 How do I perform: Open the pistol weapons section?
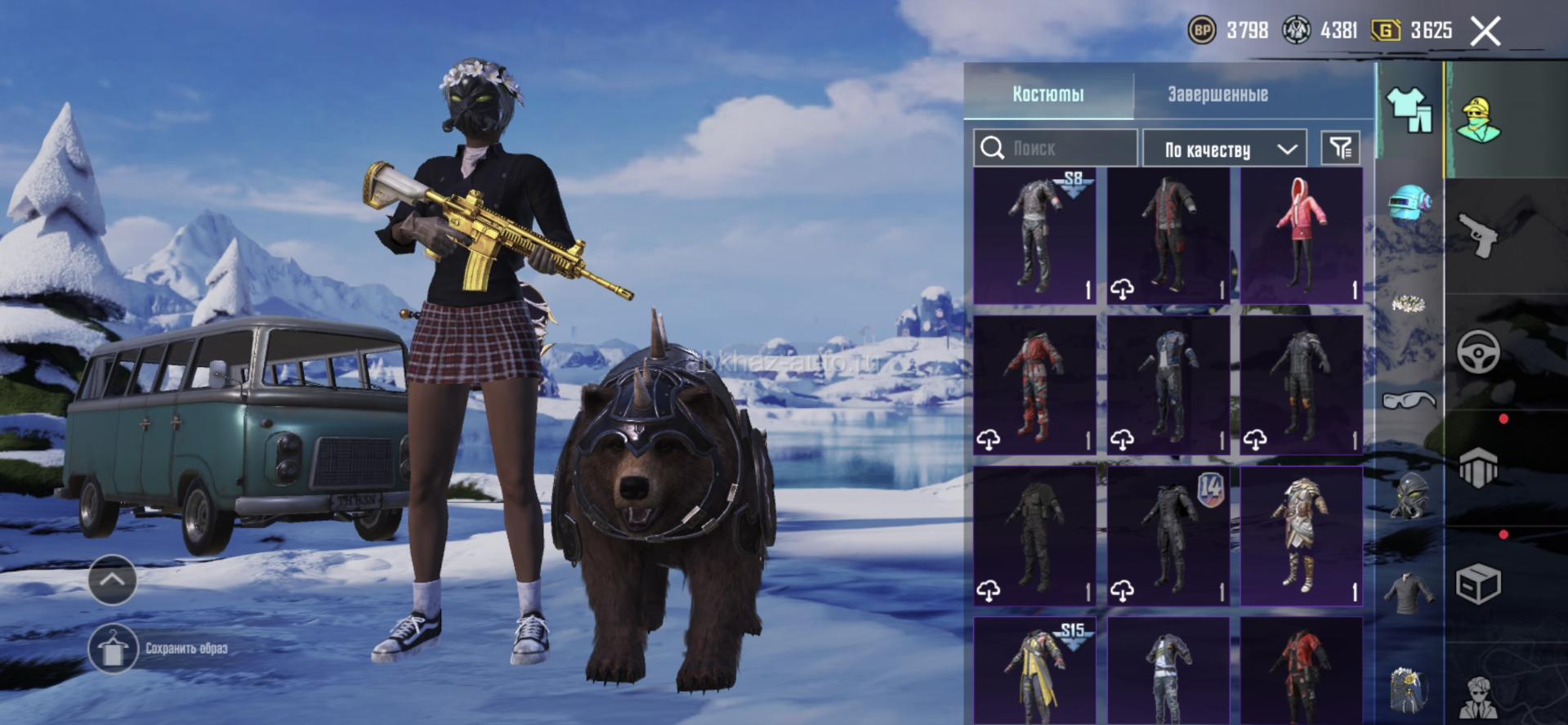point(1479,235)
